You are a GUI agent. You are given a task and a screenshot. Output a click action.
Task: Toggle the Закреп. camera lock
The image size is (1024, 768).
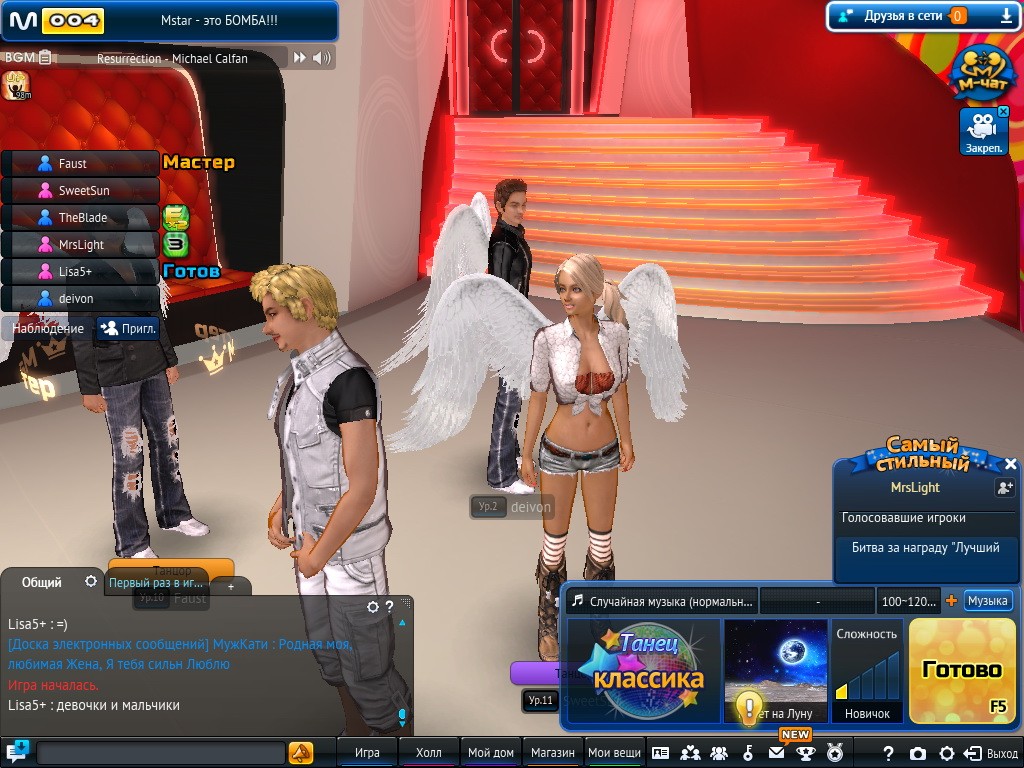point(984,131)
